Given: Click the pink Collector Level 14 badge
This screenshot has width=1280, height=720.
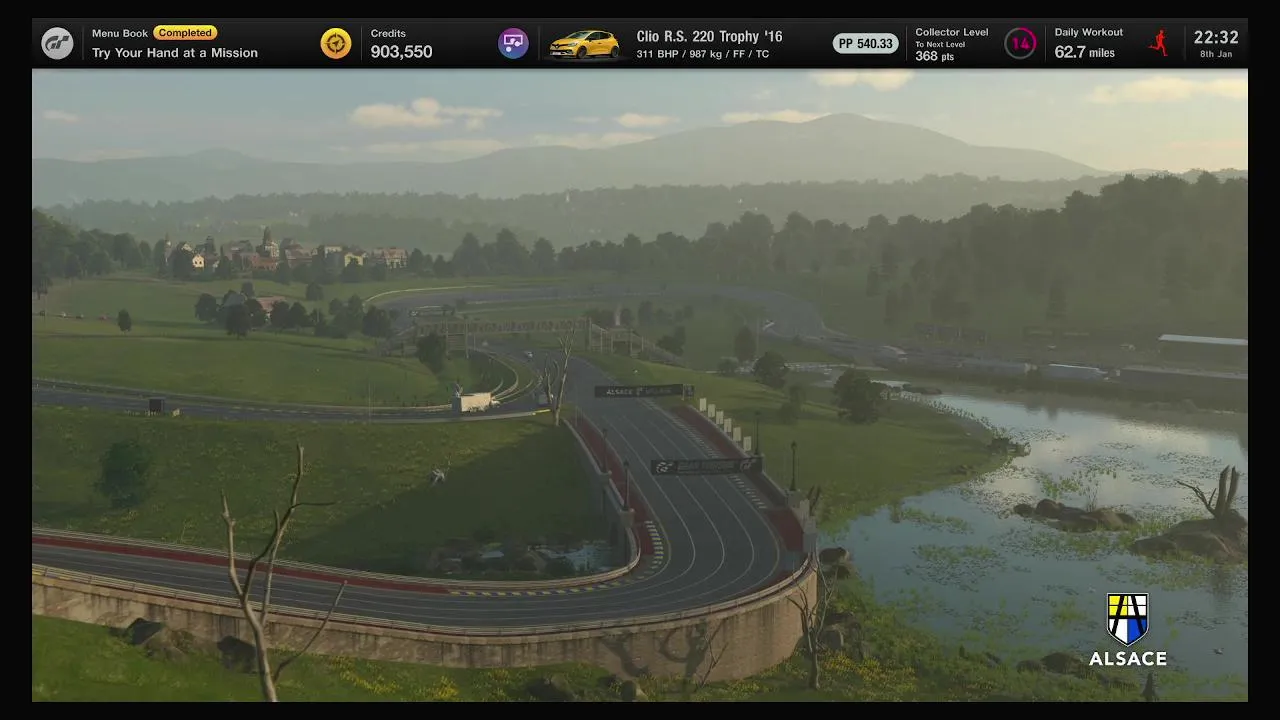Looking at the screenshot, I should tap(1020, 43).
